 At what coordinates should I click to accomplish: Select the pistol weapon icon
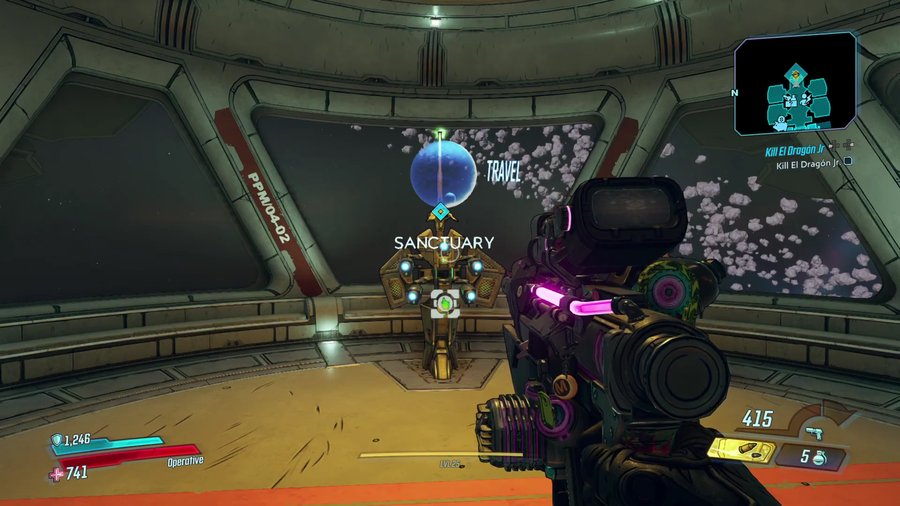(x=816, y=431)
